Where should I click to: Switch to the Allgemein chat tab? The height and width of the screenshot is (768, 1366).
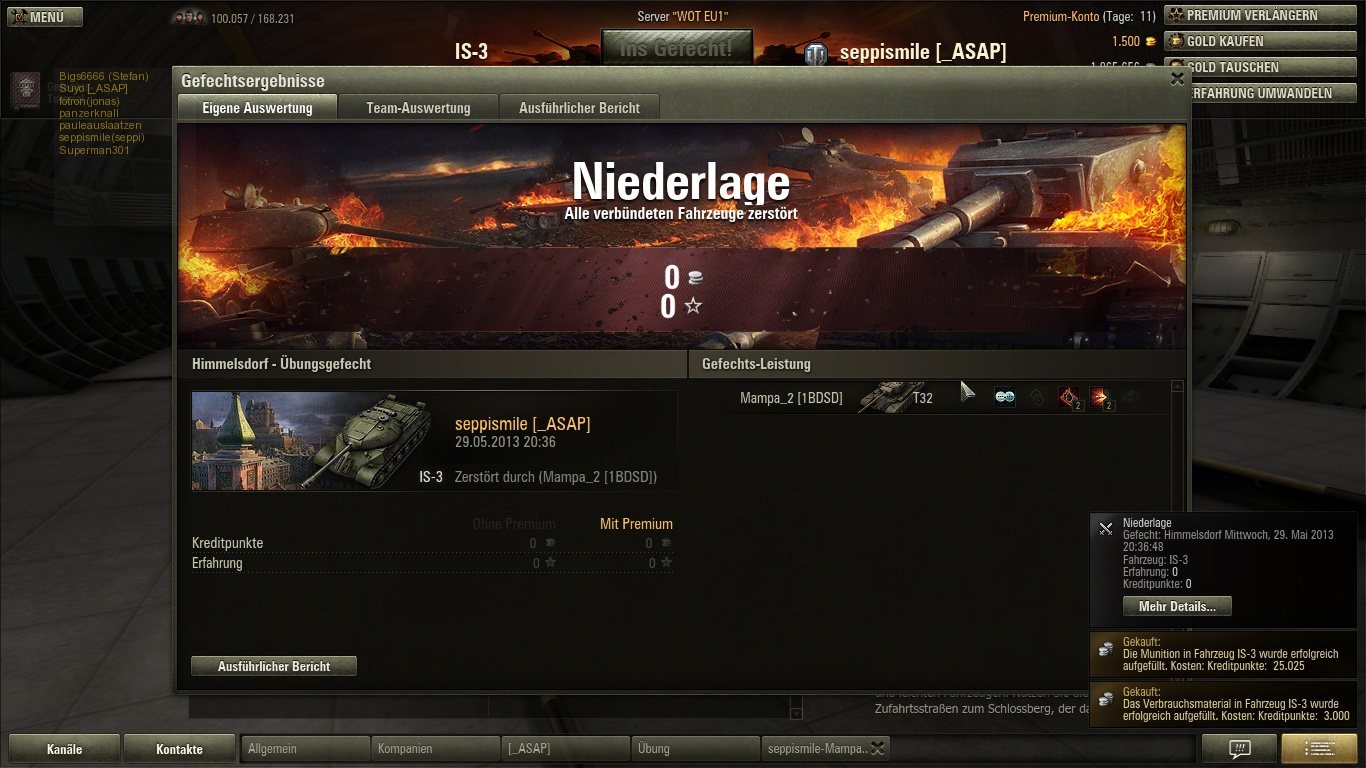[306, 749]
